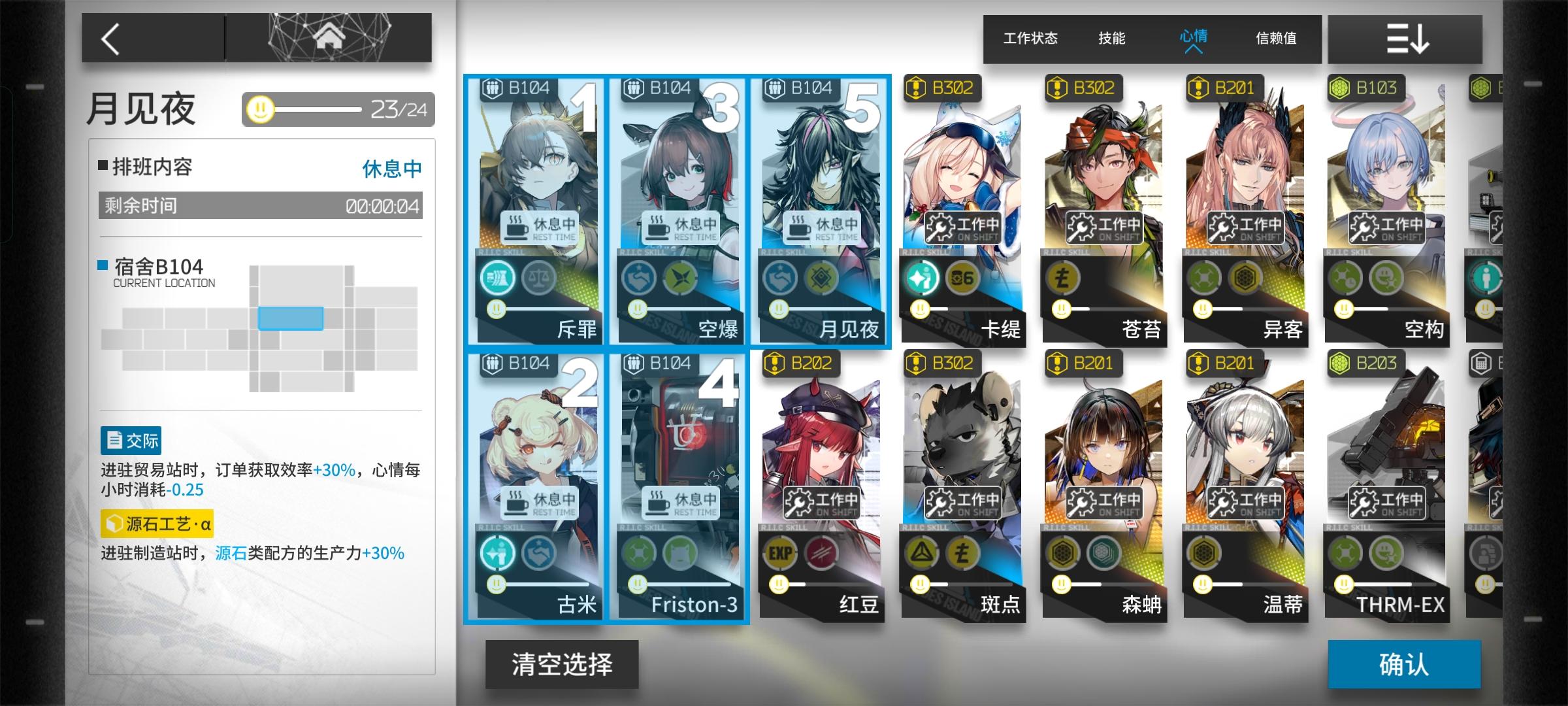This screenshot has height=706, width=1568.
Task: Click 苍苔's currency skill icon
Action: coord(1062,277)
